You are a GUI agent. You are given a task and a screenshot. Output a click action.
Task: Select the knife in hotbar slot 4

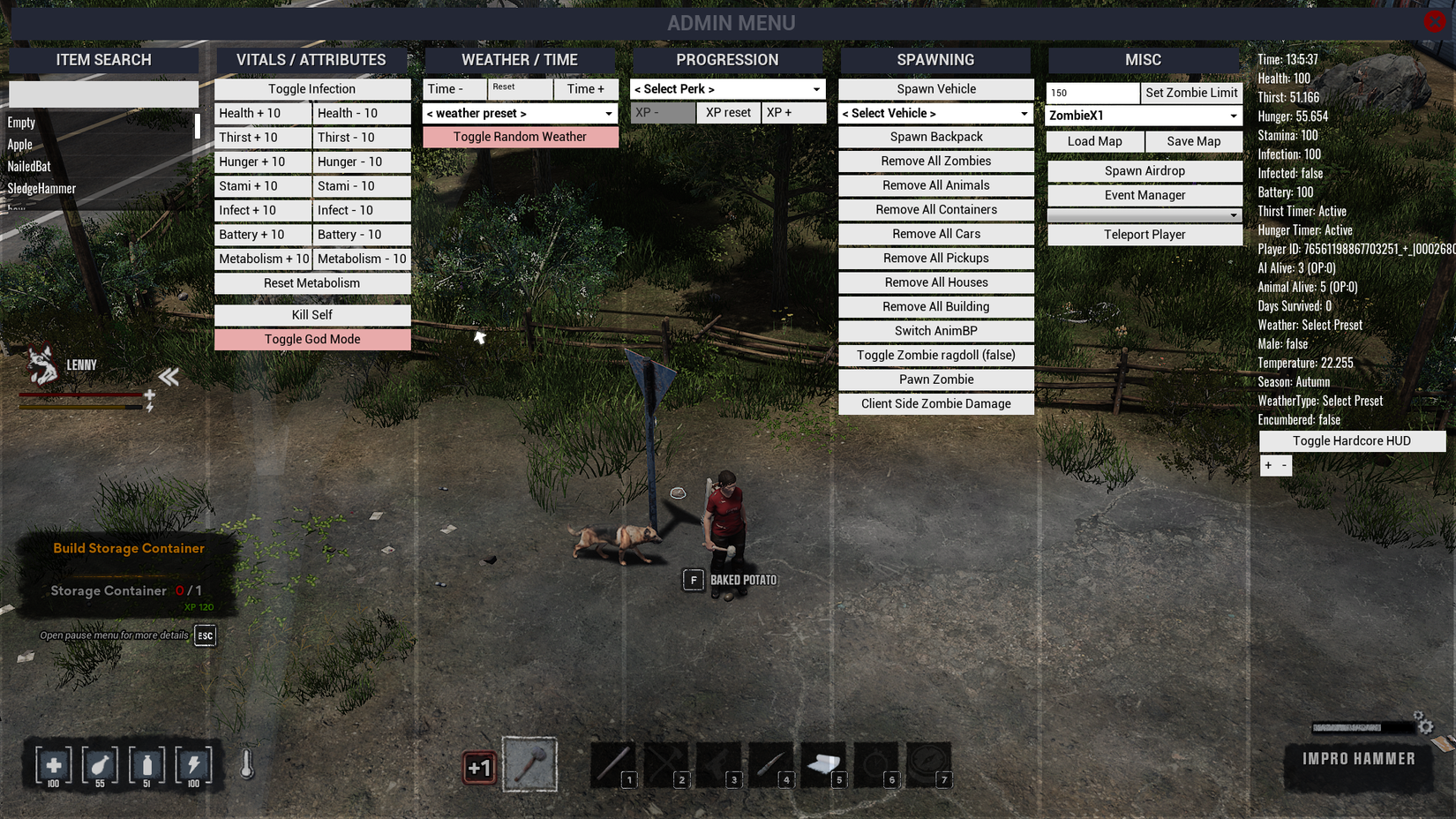pos(771,763)
